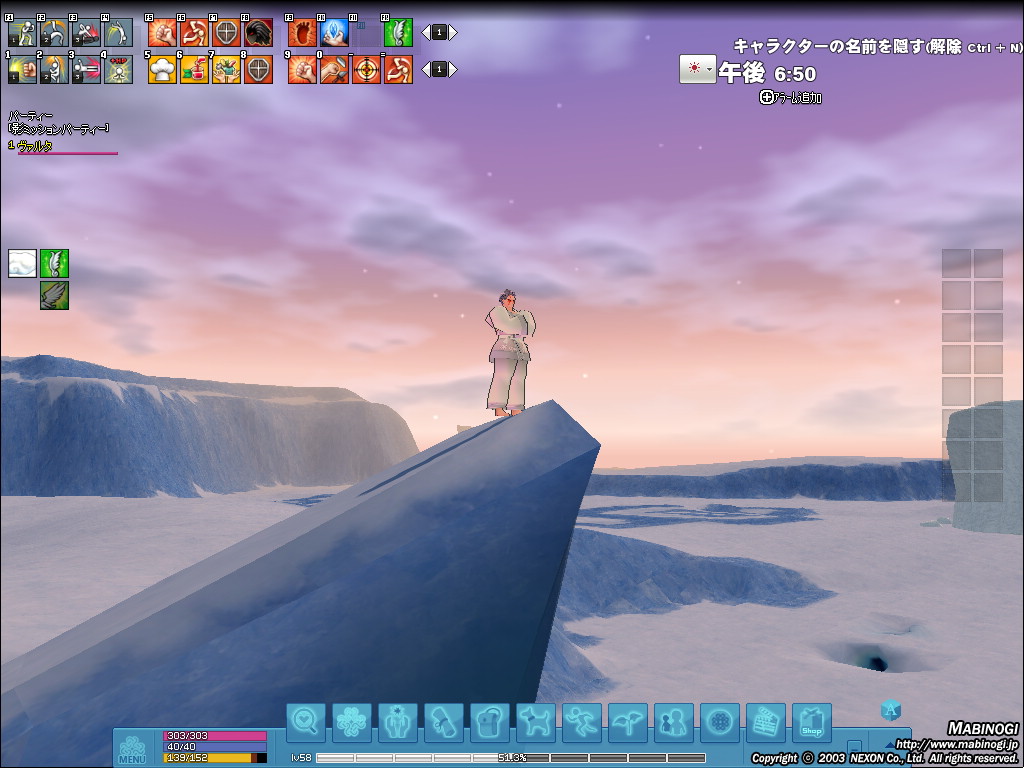This screenshot has width=1024, height=768.
Task: Use the chef hat cooking skill
Action: pos(162,69)
